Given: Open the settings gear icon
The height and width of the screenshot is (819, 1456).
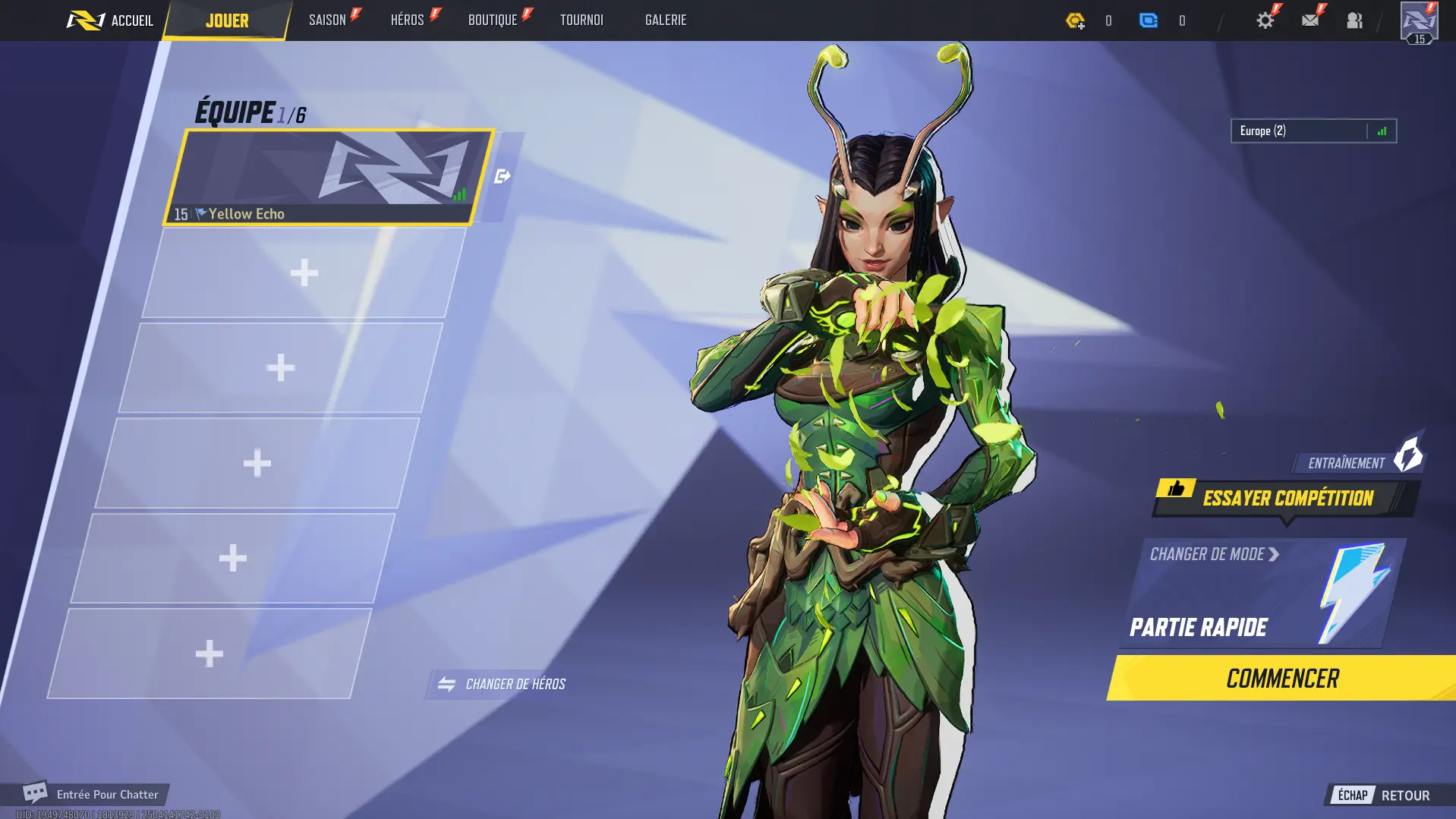Looking at the screenshot, I should pos(1265,20).
